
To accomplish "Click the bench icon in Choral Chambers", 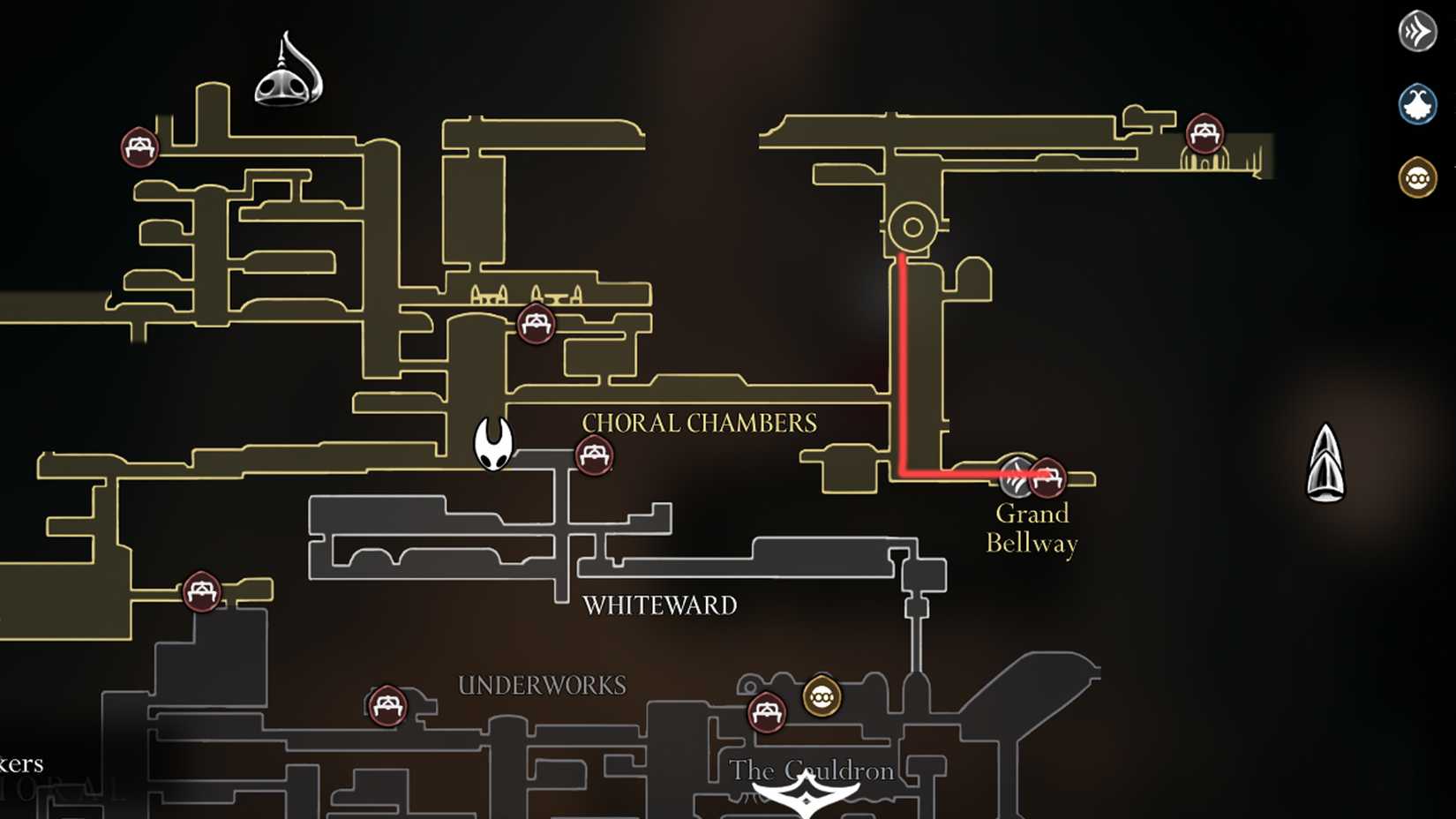I will (x=594, y=455).
